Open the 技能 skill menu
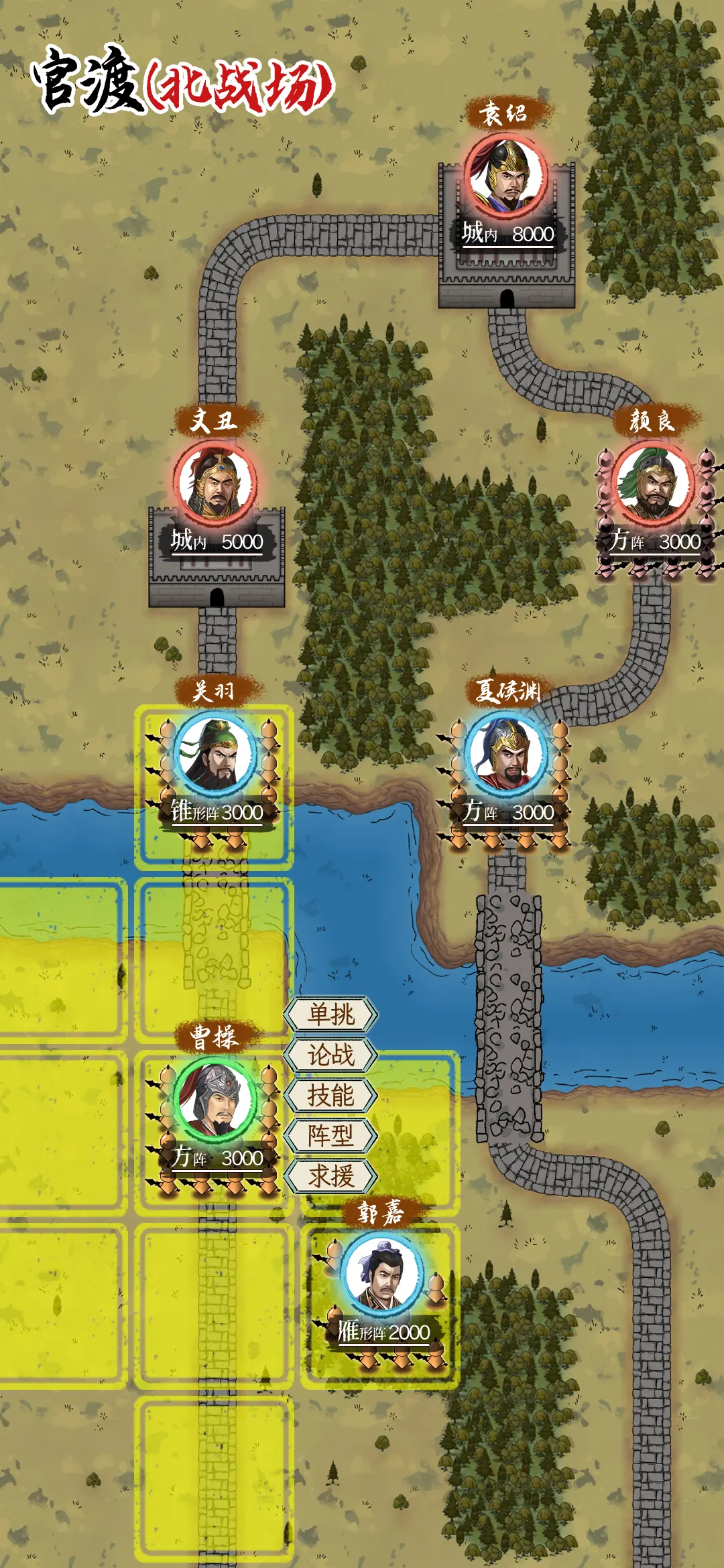724x1568 pixels. pyautogui.click(x=330, y=1095)
